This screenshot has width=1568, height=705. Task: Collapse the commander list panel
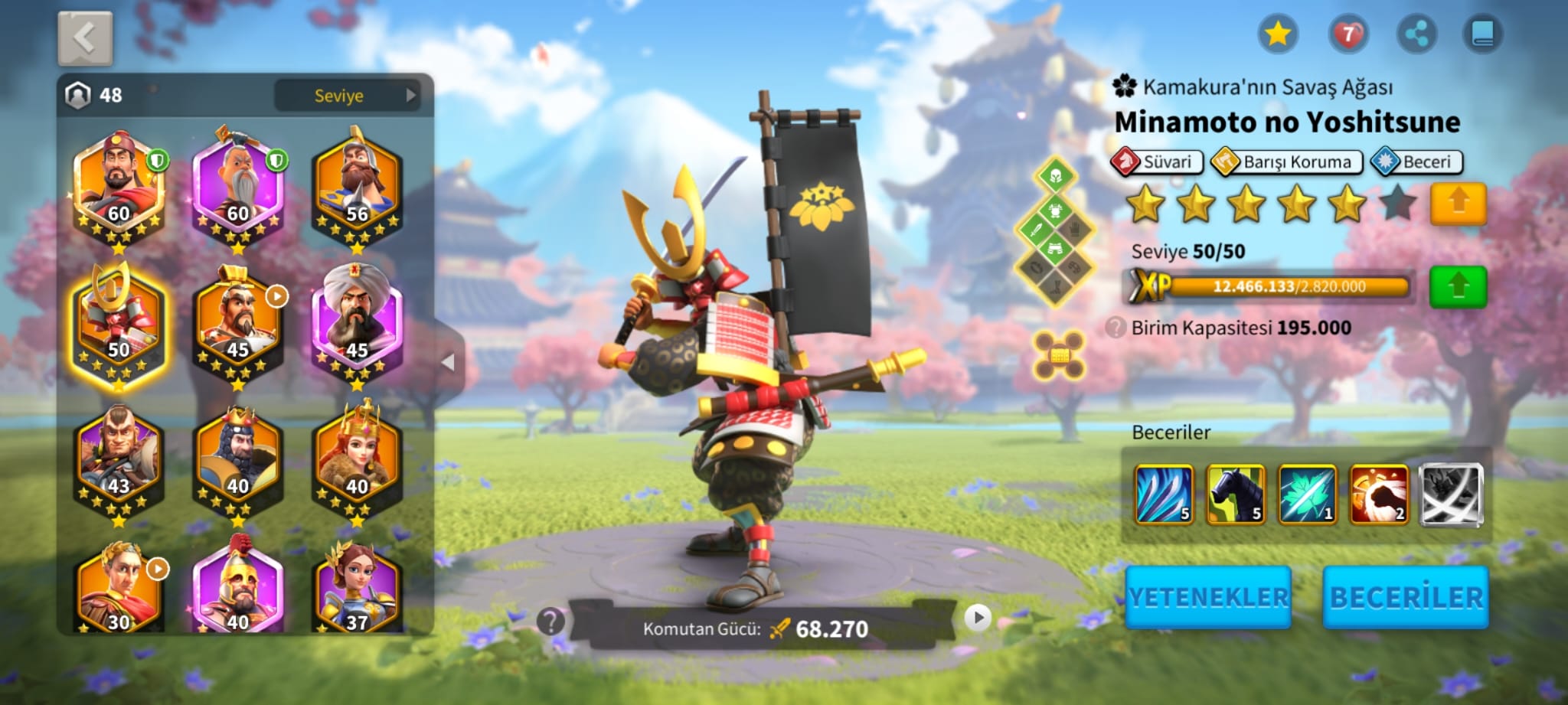tap(449, 362)
